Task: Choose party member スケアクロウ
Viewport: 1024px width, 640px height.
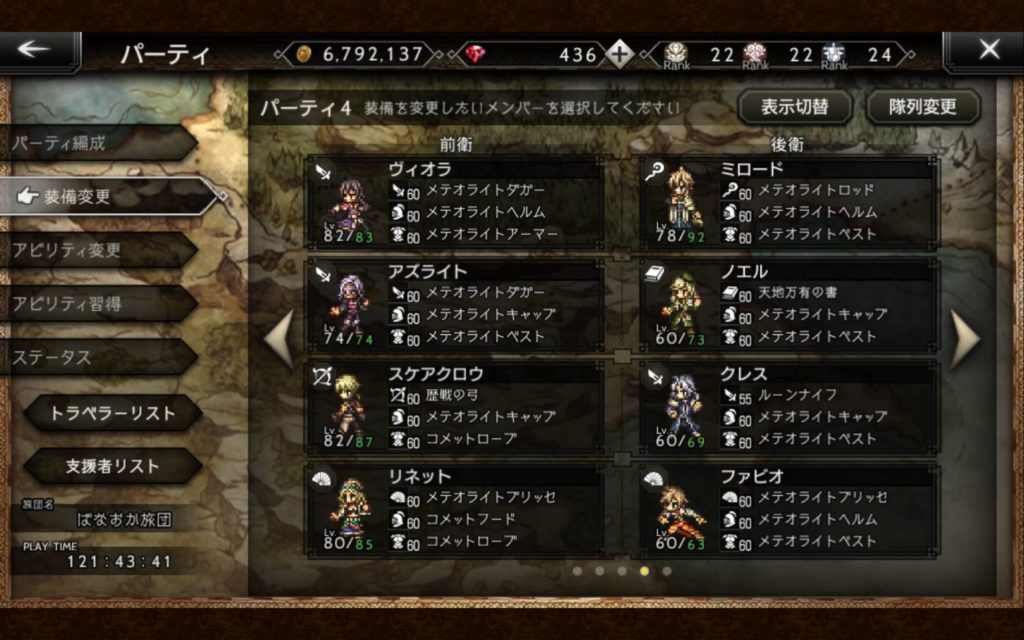Action: coord(456,407)
